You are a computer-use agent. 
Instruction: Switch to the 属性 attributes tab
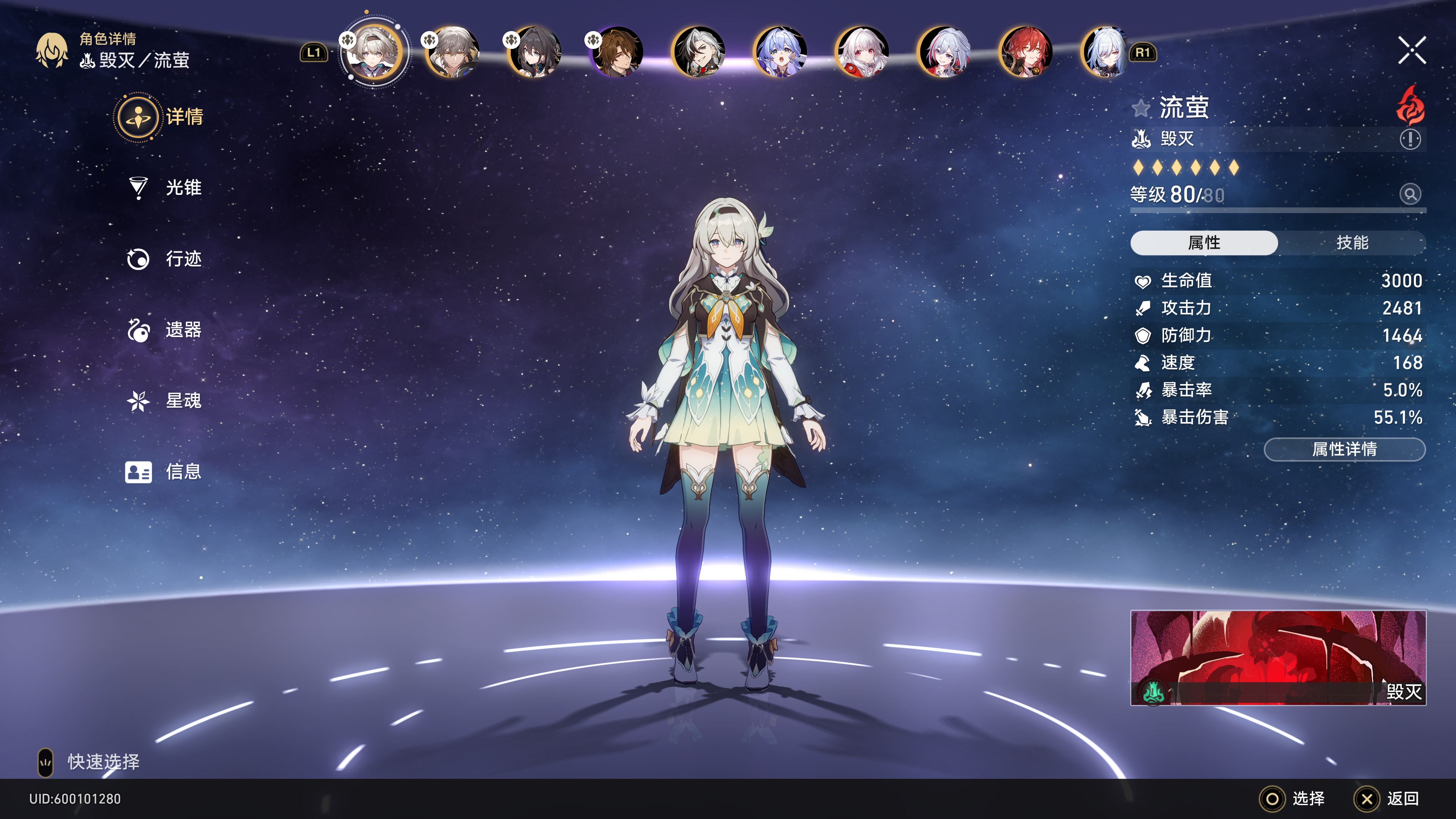pyautogui.click(x=1203, y=243)
